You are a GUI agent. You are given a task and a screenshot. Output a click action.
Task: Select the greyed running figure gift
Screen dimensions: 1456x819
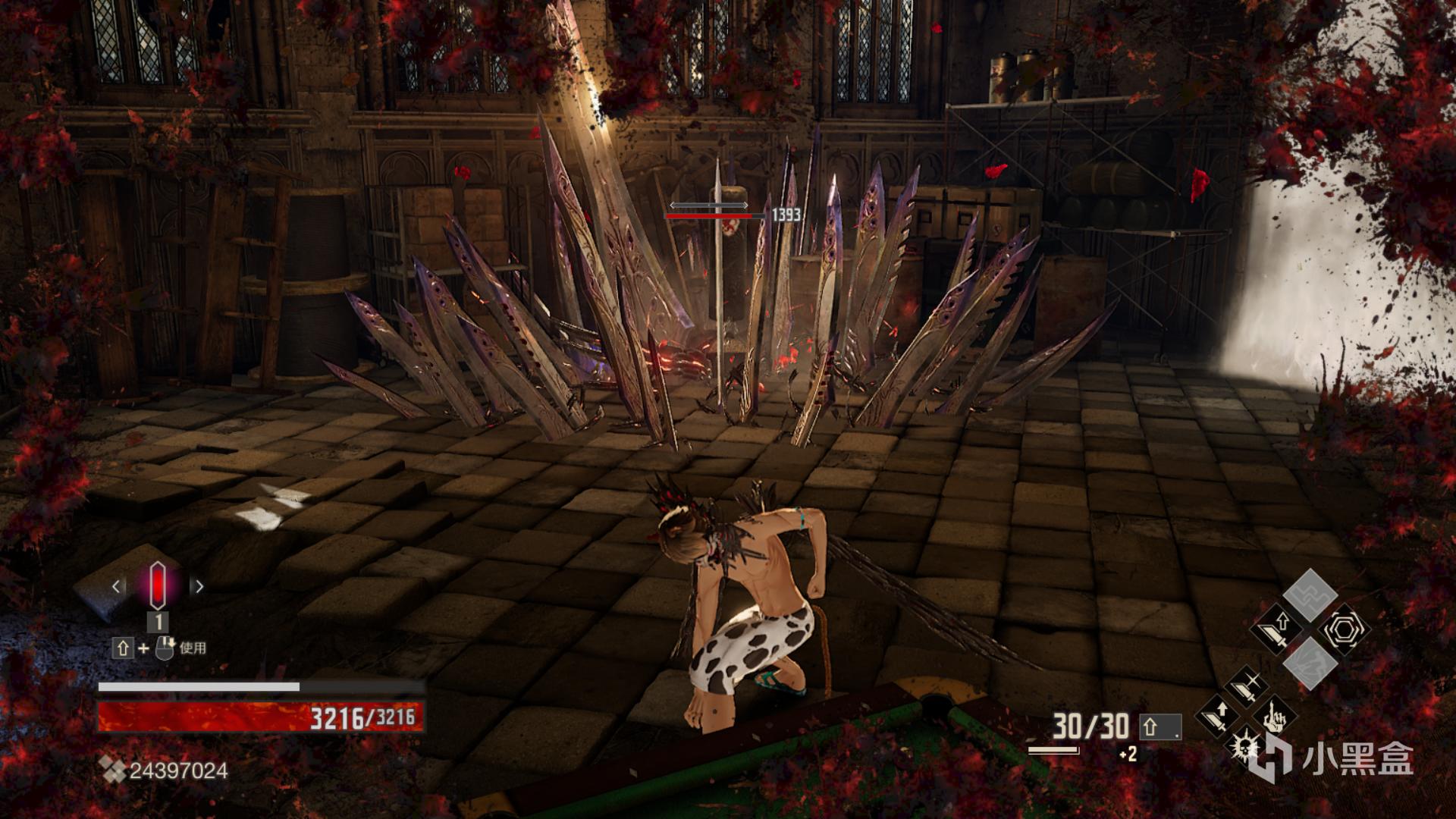pyautogui.click(x=1310, y=664)
